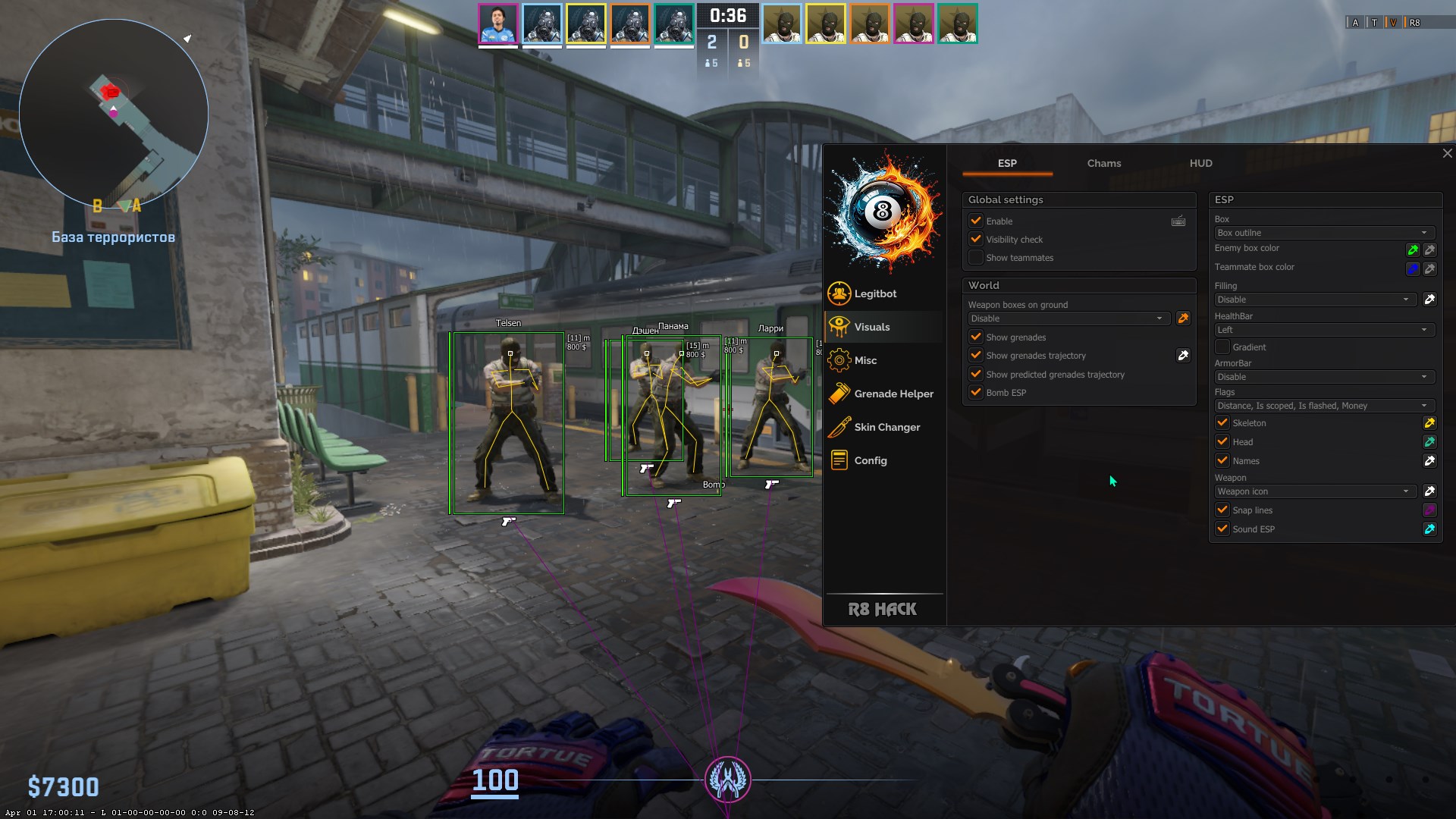Open the Config section
The height and width of the screenshot is (819, 1456).
click(870, 460)
